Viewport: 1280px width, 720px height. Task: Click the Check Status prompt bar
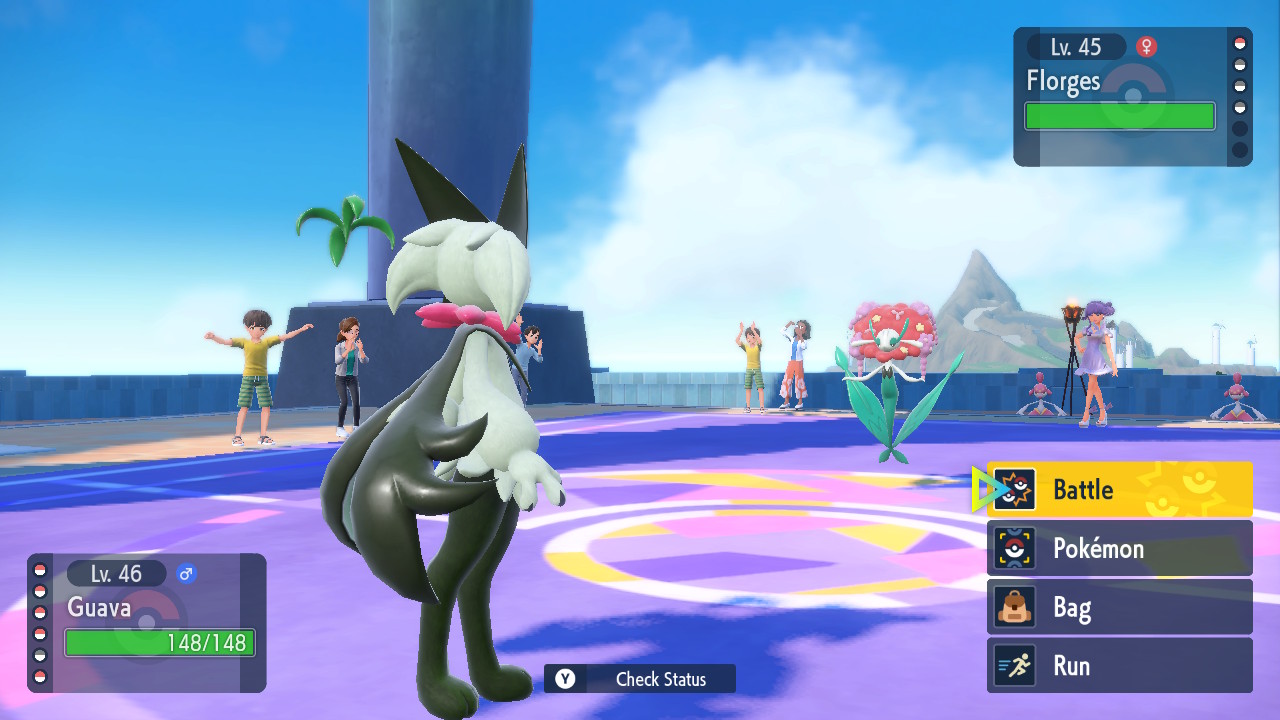[x=640, y=679]
